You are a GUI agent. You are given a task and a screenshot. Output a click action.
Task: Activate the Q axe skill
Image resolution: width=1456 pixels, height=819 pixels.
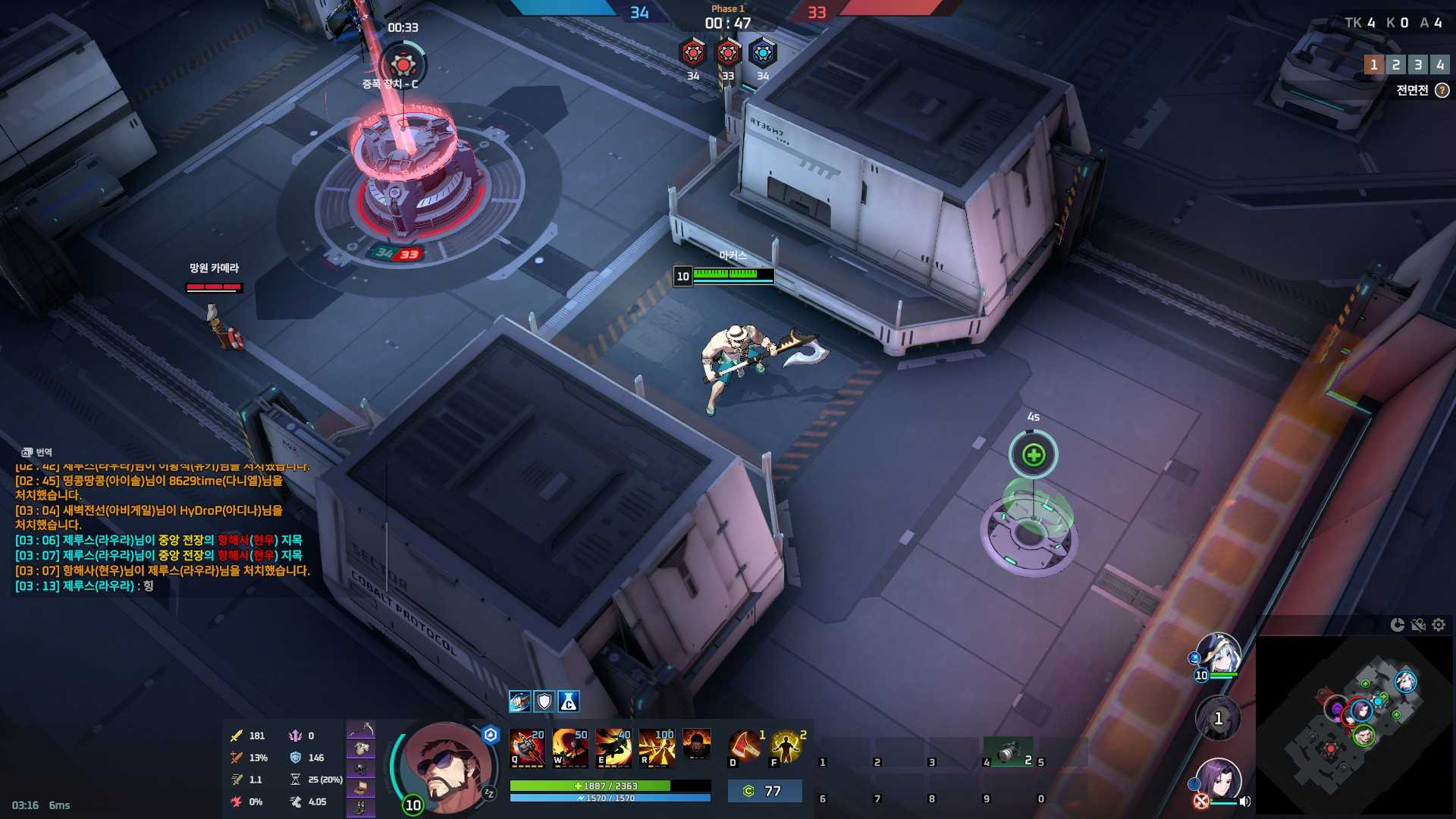click(527, 747)
